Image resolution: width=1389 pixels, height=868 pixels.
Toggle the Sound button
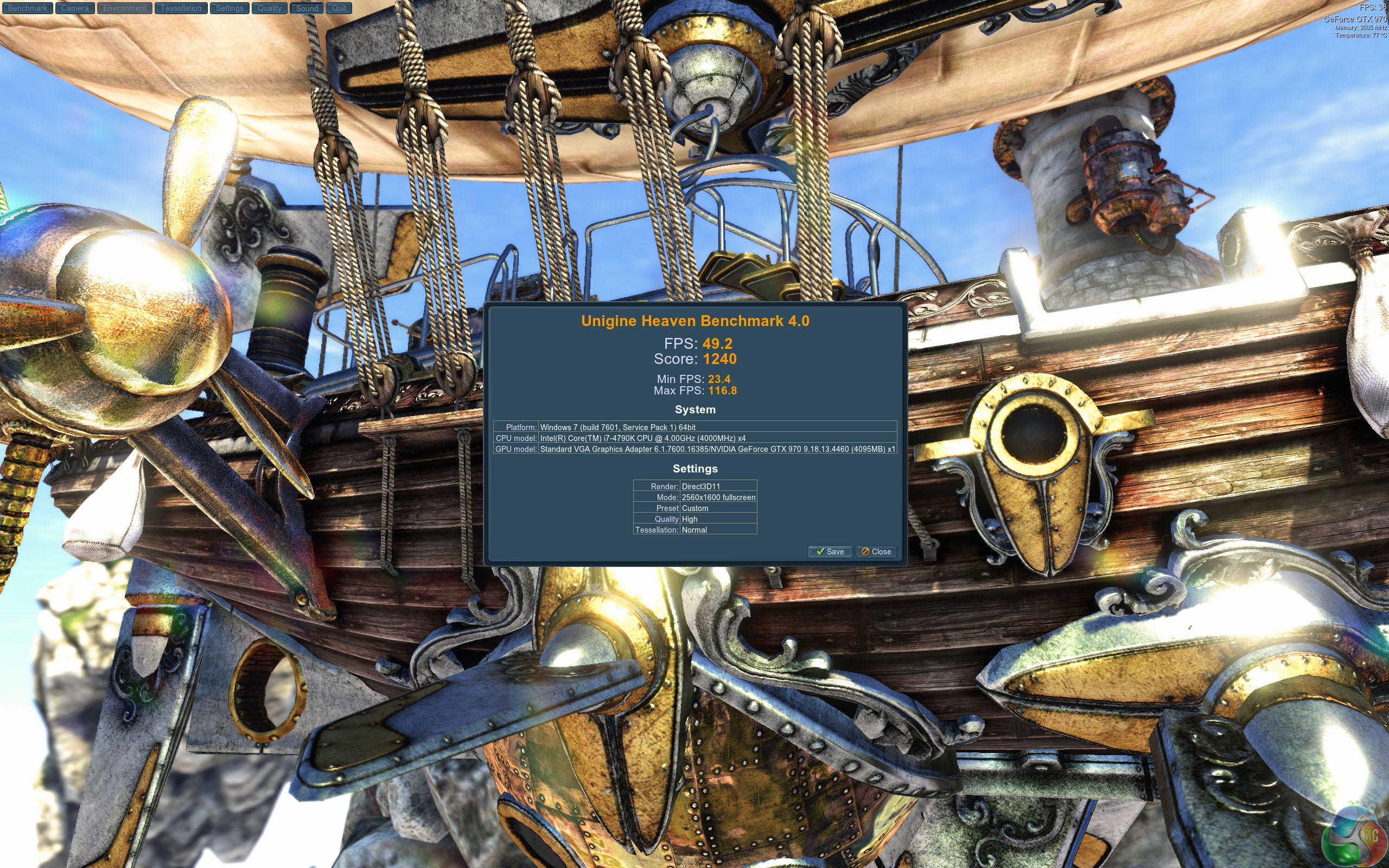[x=307, y=8]
